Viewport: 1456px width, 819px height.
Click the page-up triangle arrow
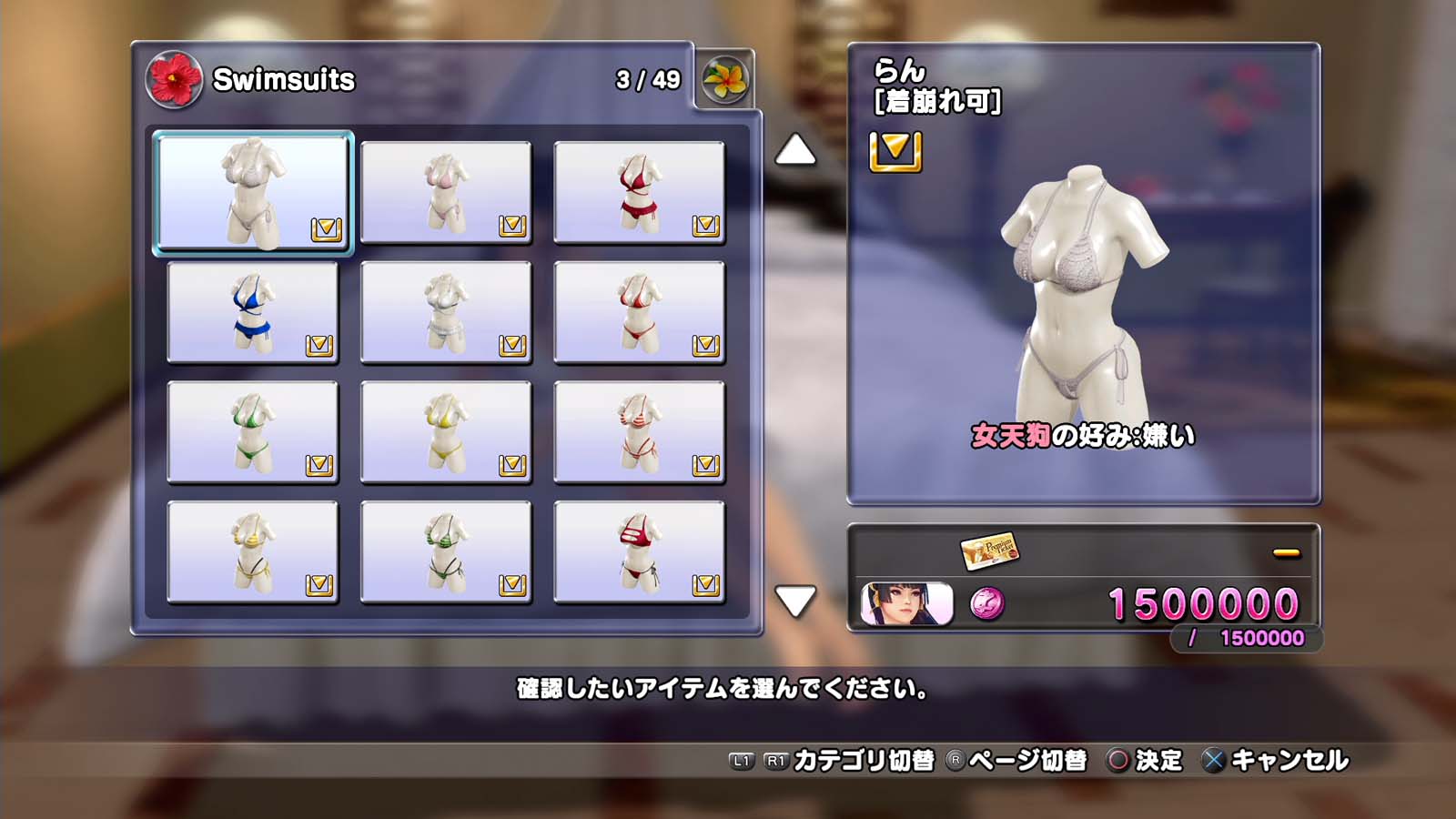pyautogui.click(x=794, y=150)
